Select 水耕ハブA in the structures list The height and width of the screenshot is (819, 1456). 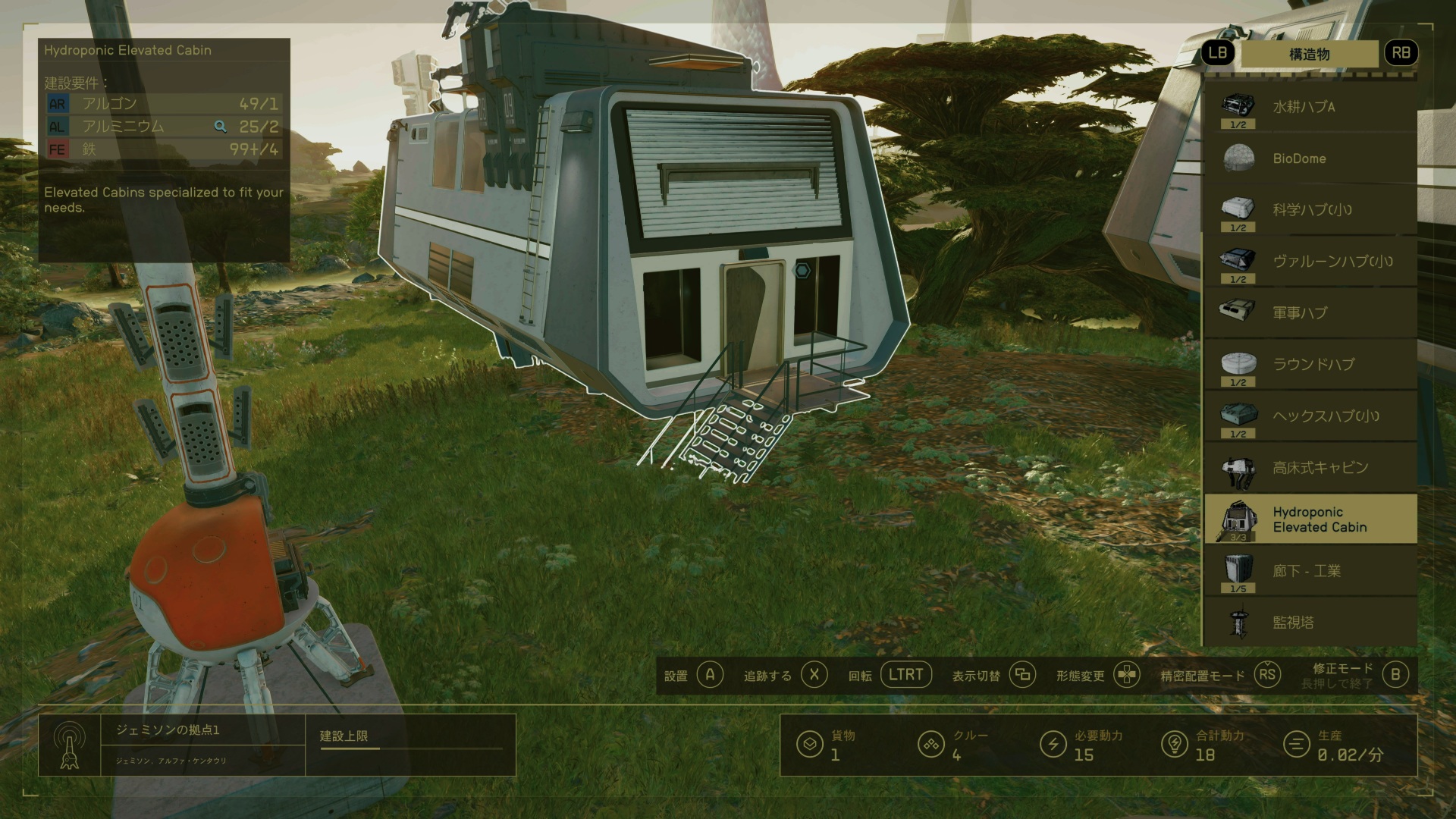(x=1310, y=107)
